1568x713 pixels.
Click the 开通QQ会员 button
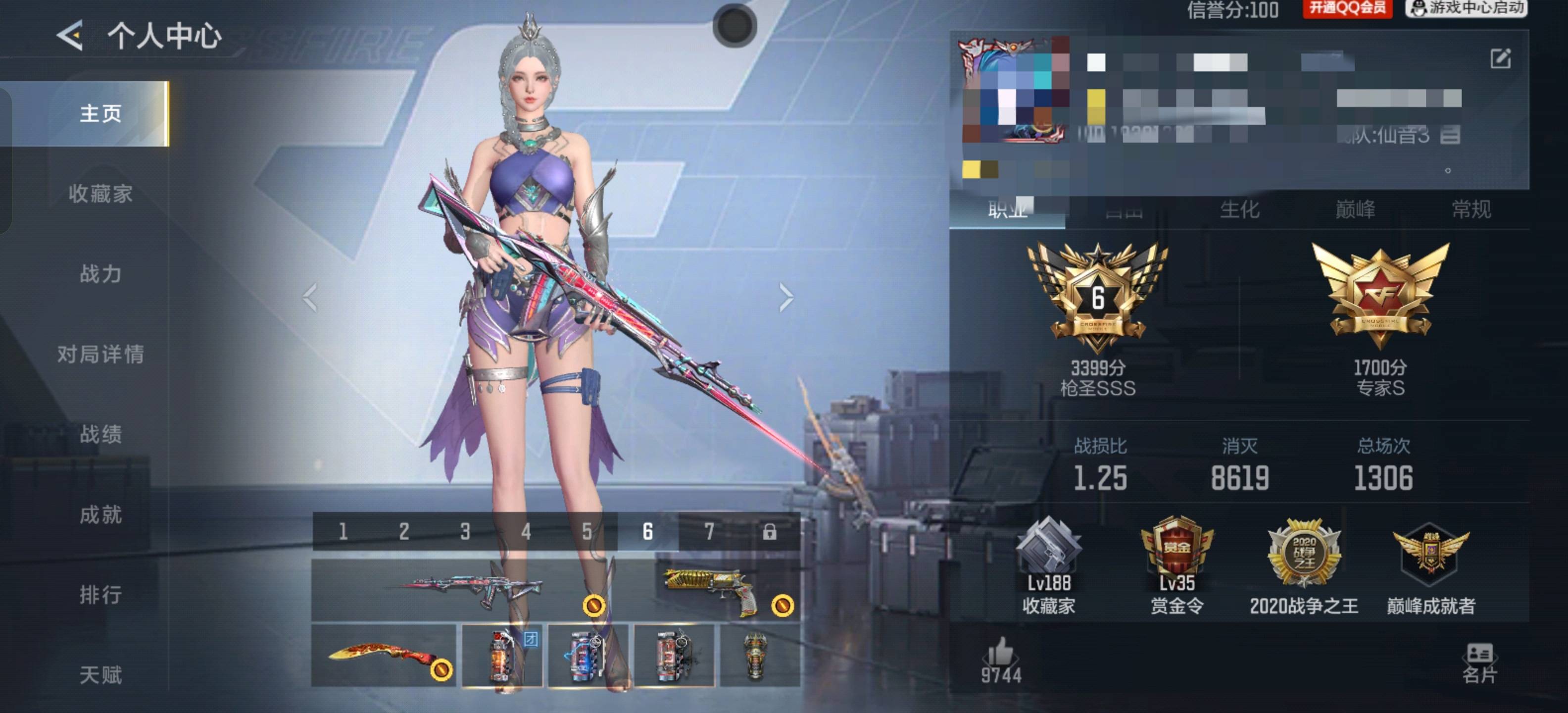[x=1346, y=8]
